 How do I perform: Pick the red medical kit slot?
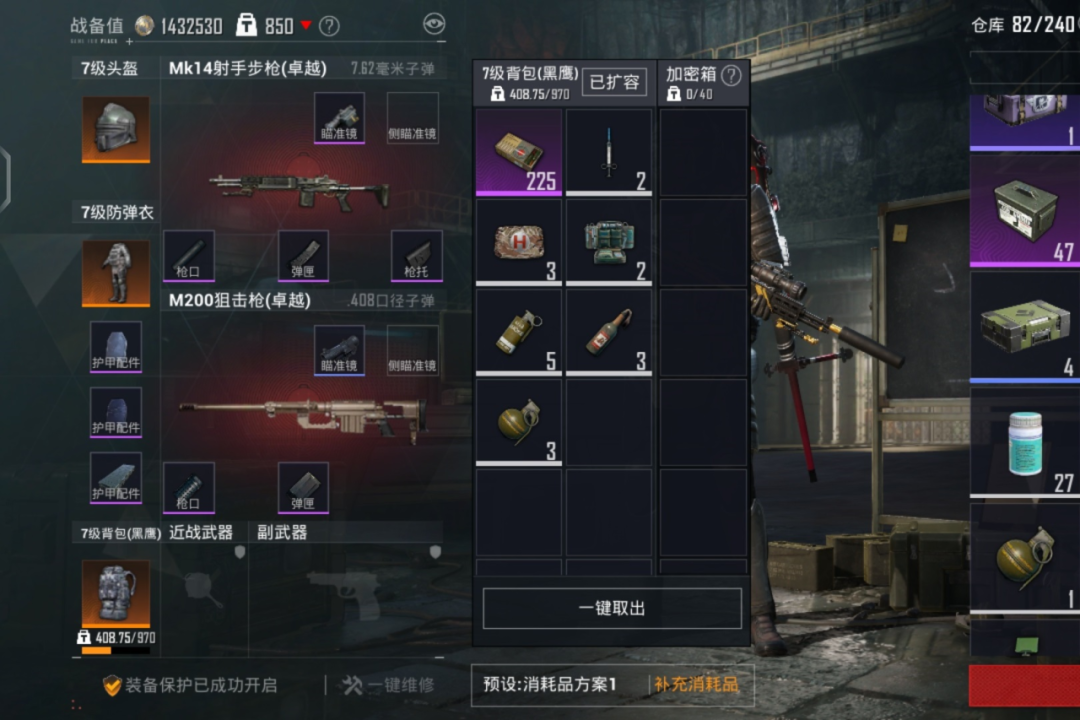(x=519, y=242)
